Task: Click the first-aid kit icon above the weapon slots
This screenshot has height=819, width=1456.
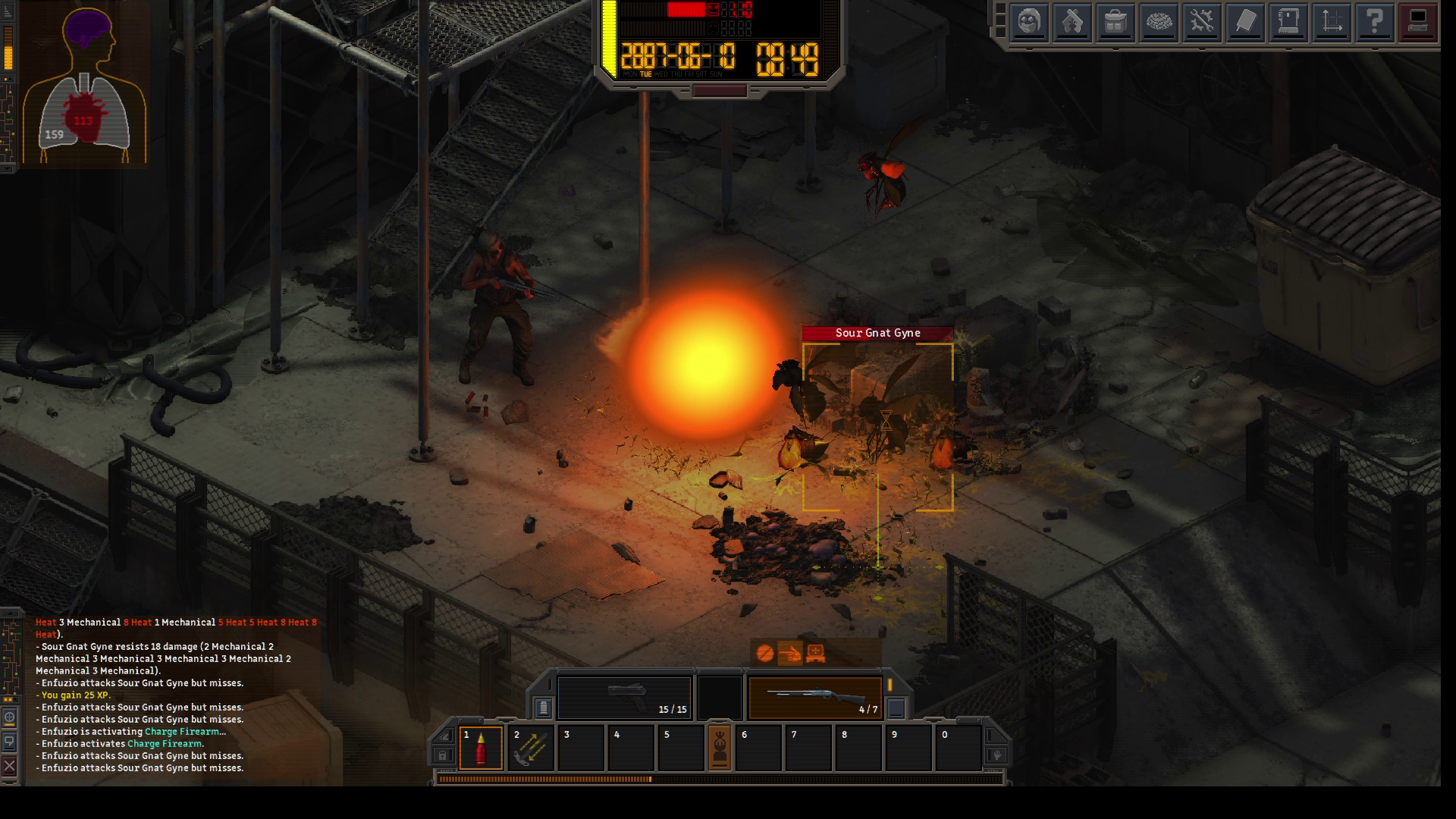Action: (815, 653)
